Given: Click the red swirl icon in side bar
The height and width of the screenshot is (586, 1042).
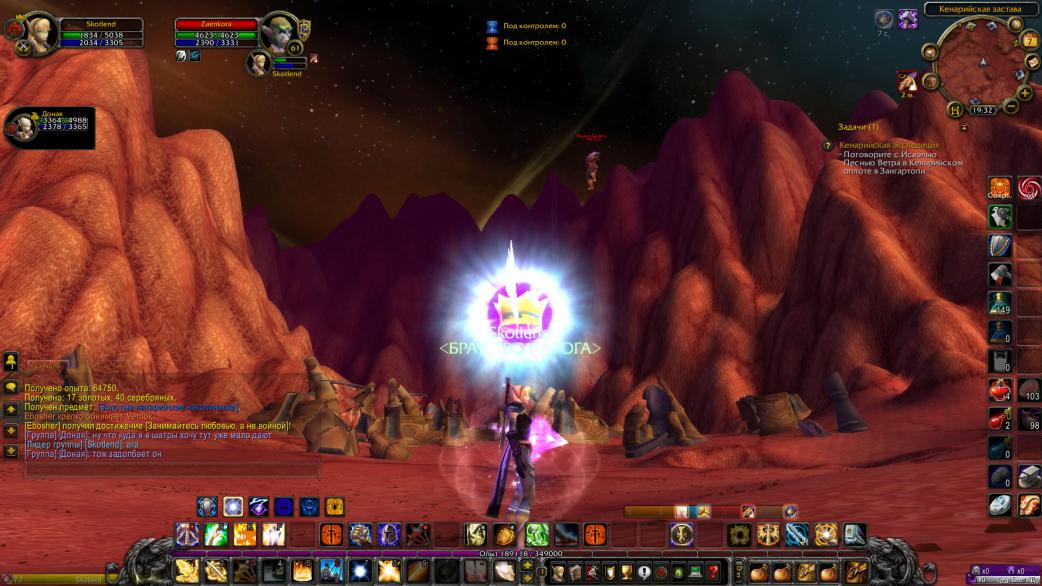Looking at the screenshot, I should (x=1029, y=187).
